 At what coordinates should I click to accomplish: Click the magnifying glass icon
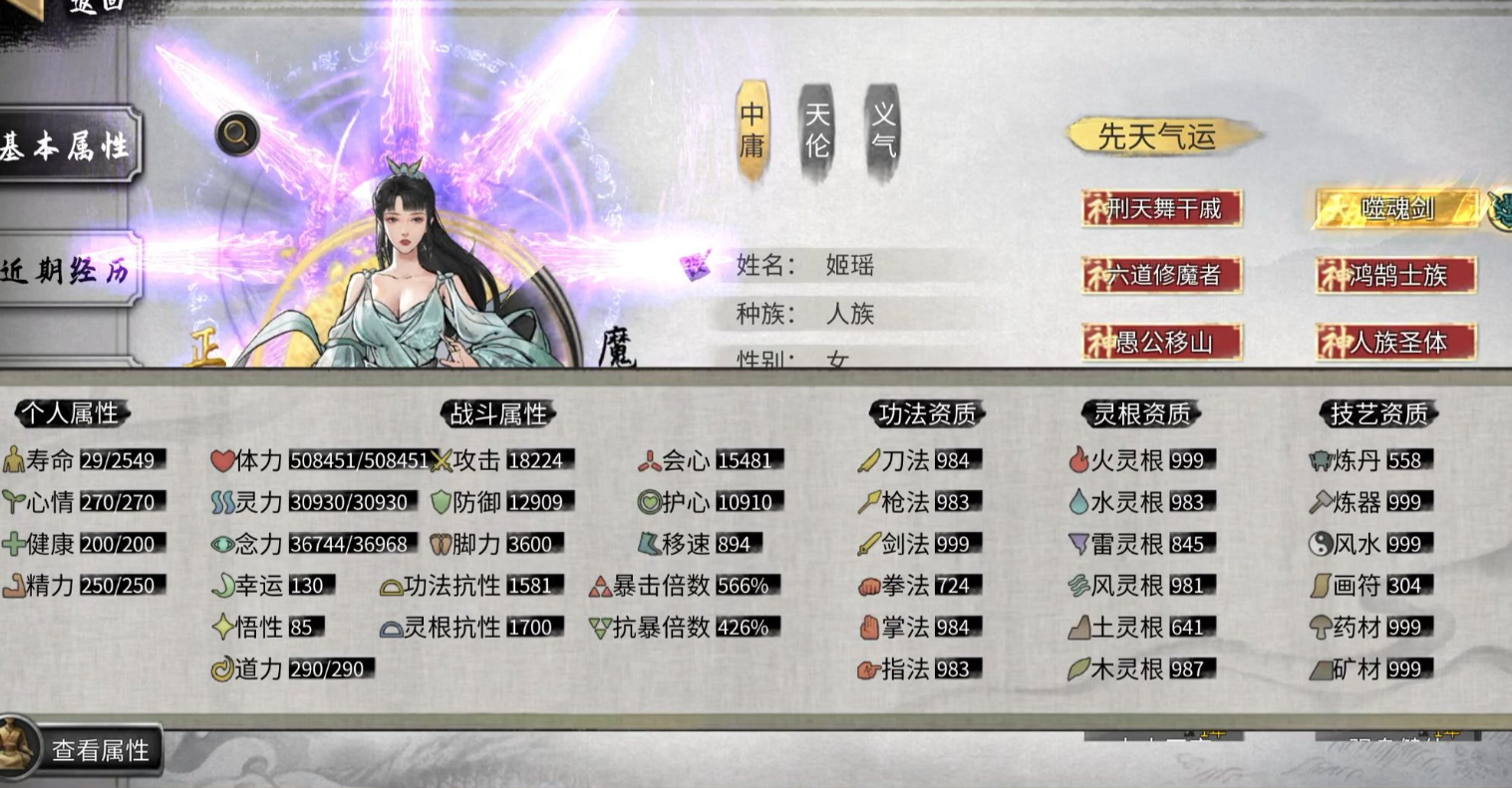(x=237, y=132)
